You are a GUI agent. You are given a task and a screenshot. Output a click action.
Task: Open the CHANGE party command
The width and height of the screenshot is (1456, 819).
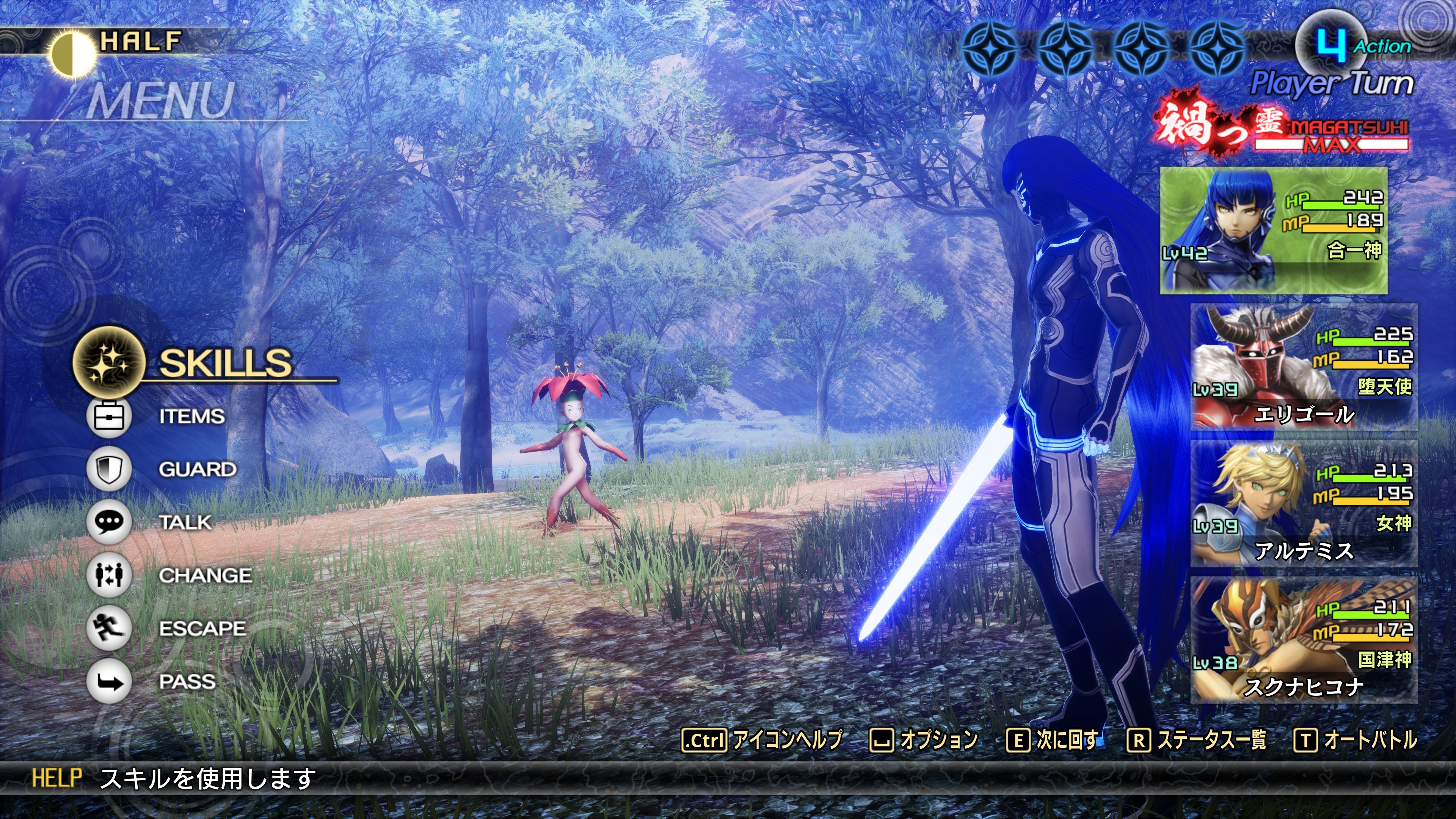tap(205, 576)
